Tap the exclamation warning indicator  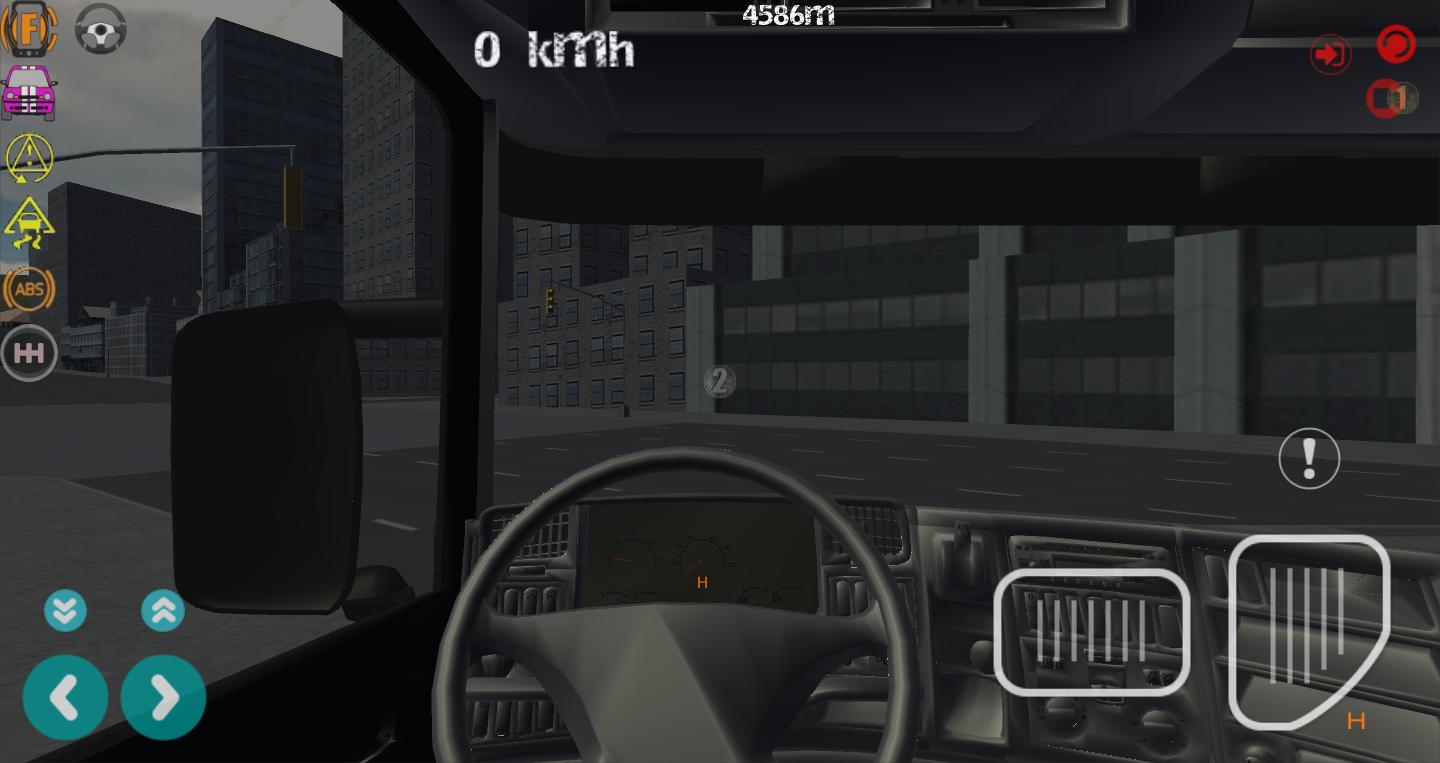1309,457
